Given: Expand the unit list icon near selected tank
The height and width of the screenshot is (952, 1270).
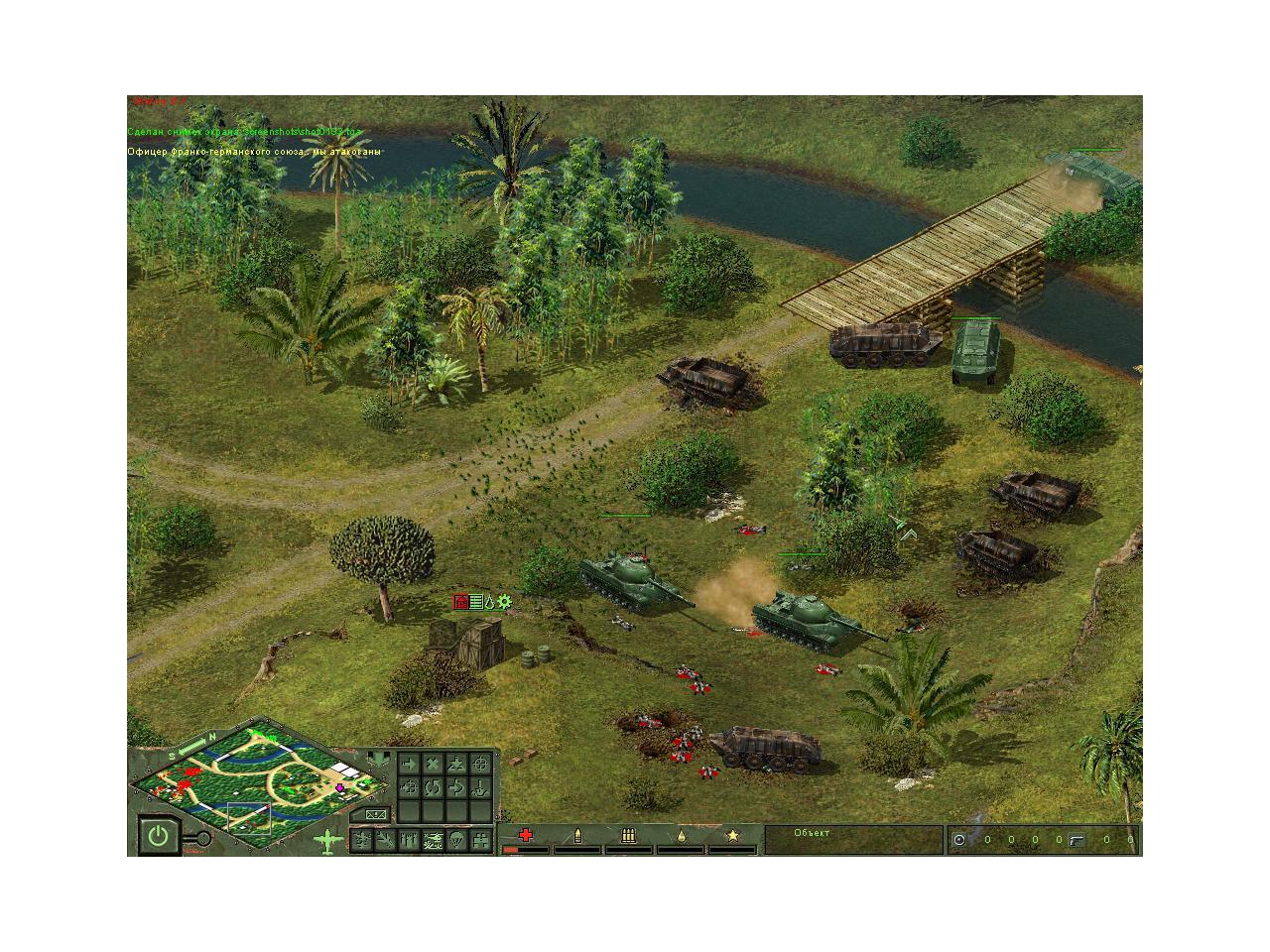Looking at the screenshot, I should click(x=476, y=601).
